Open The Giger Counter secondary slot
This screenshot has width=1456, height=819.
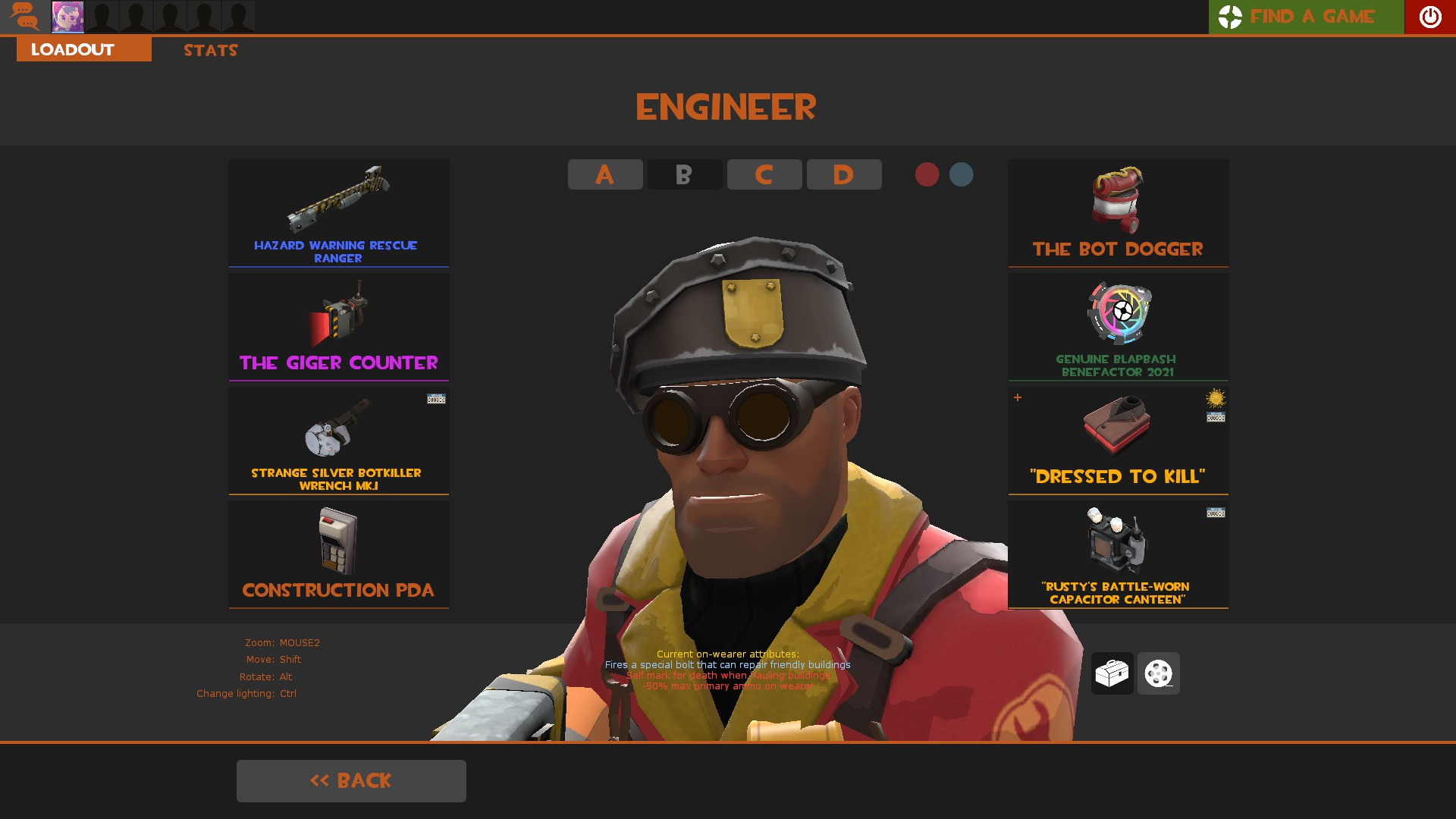(338, 326)
